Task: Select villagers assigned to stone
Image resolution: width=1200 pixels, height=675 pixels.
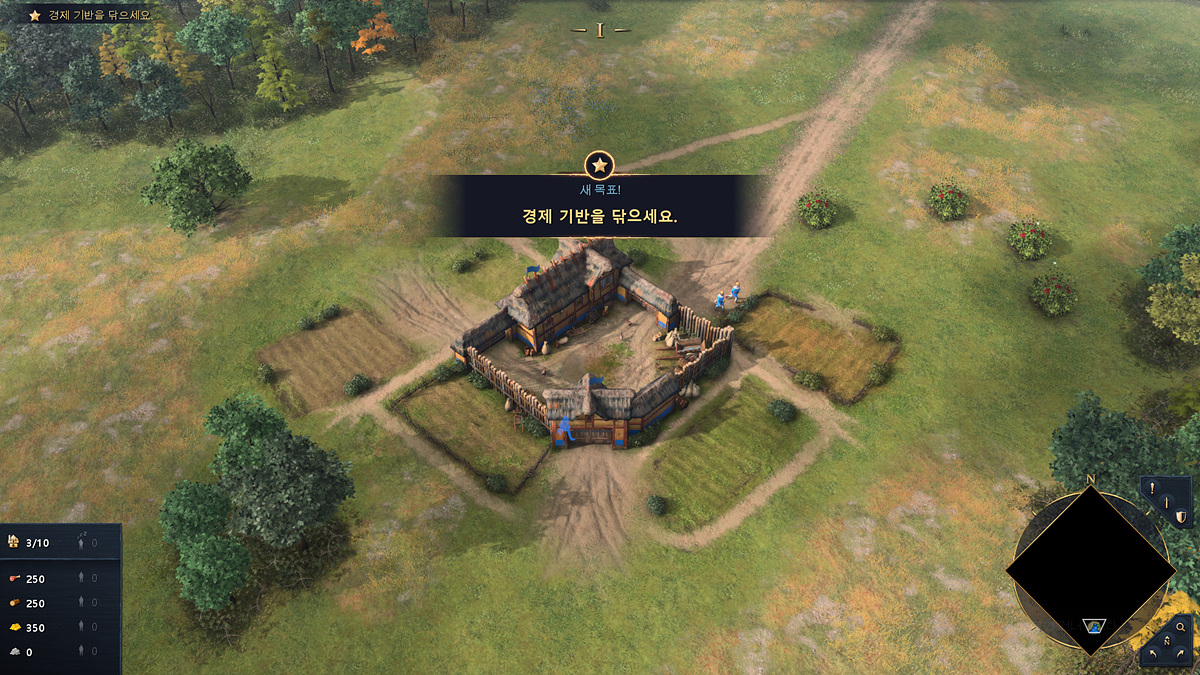Action: coord(83,652)
